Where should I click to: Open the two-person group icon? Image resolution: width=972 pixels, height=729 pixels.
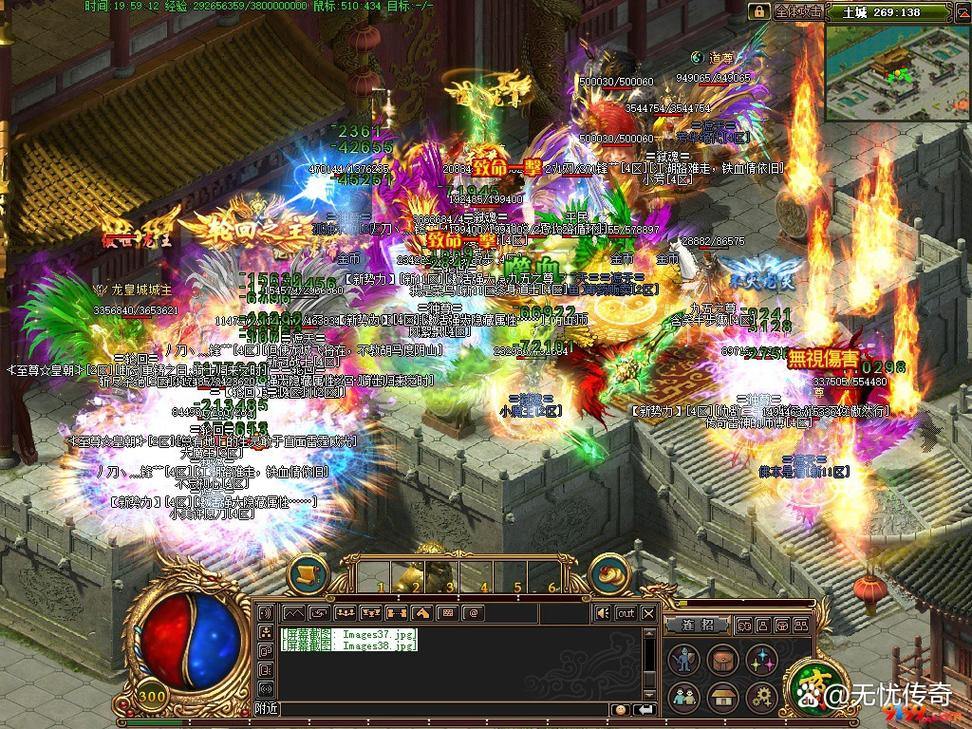684,696
